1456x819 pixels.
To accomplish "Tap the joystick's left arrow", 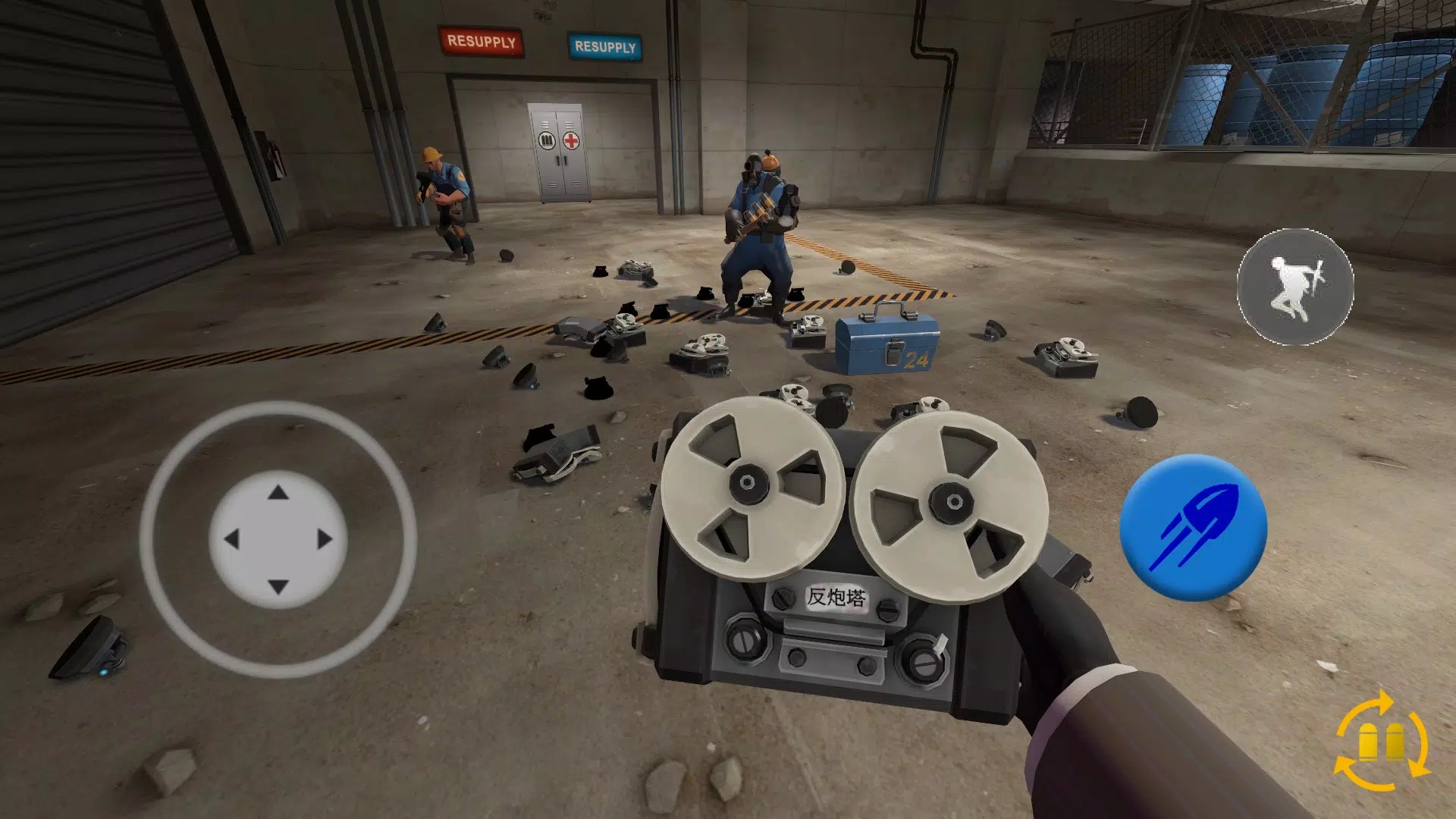I will coord(231,539).
